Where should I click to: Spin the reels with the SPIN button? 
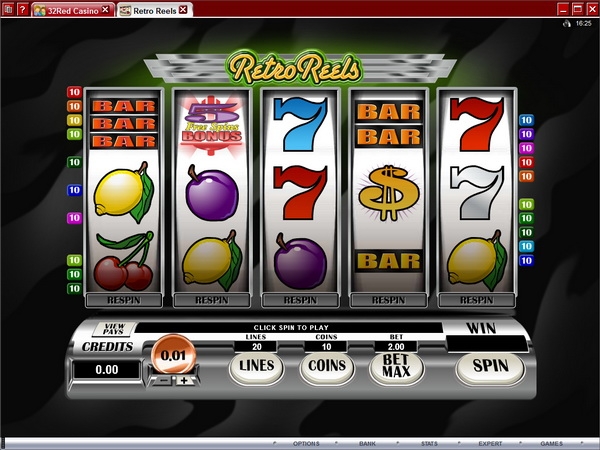click(490, 366)
